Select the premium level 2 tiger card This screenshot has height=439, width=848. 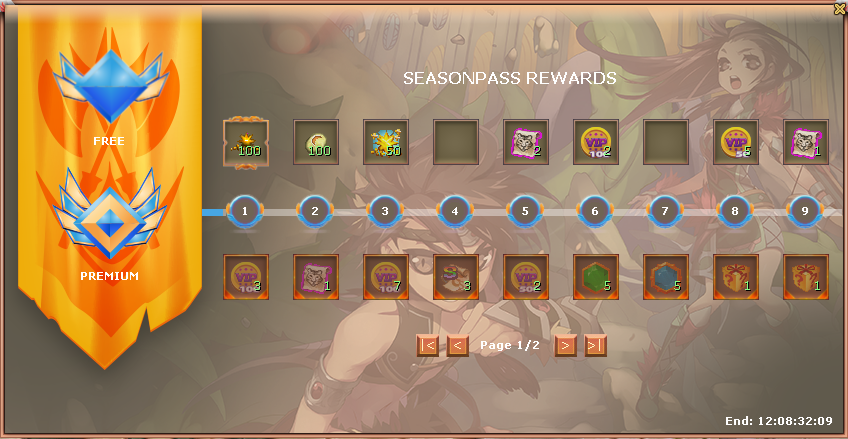point(316,277)
